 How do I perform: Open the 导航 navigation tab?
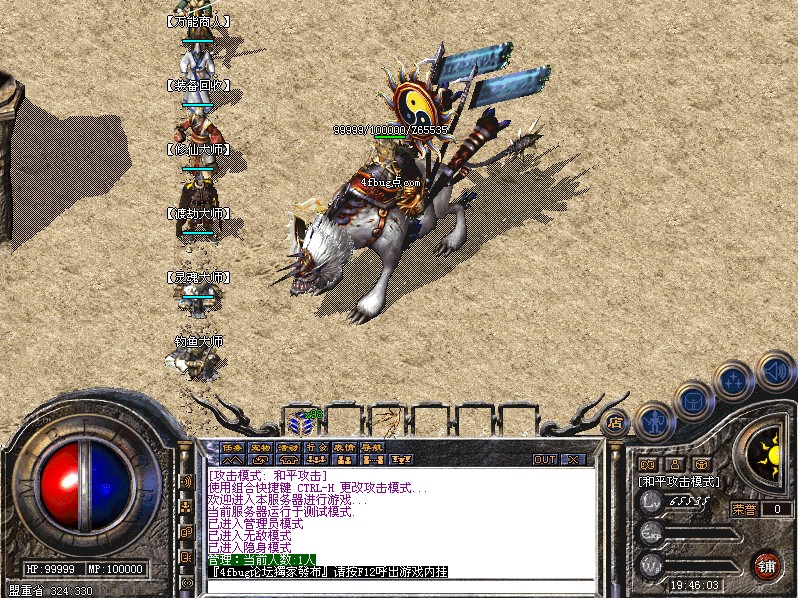pos(373,448)
